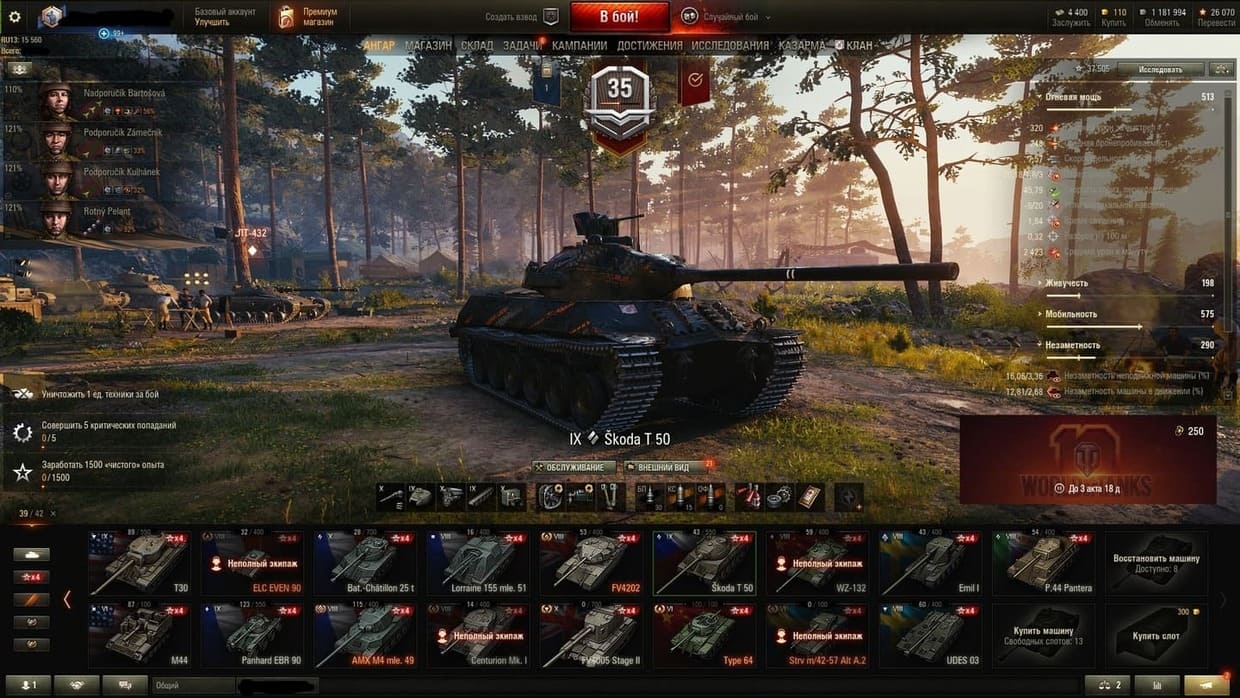This screenshot has width=1240, height=698.
Task: Open the Обслуживание panel
Action: [574, 467]
